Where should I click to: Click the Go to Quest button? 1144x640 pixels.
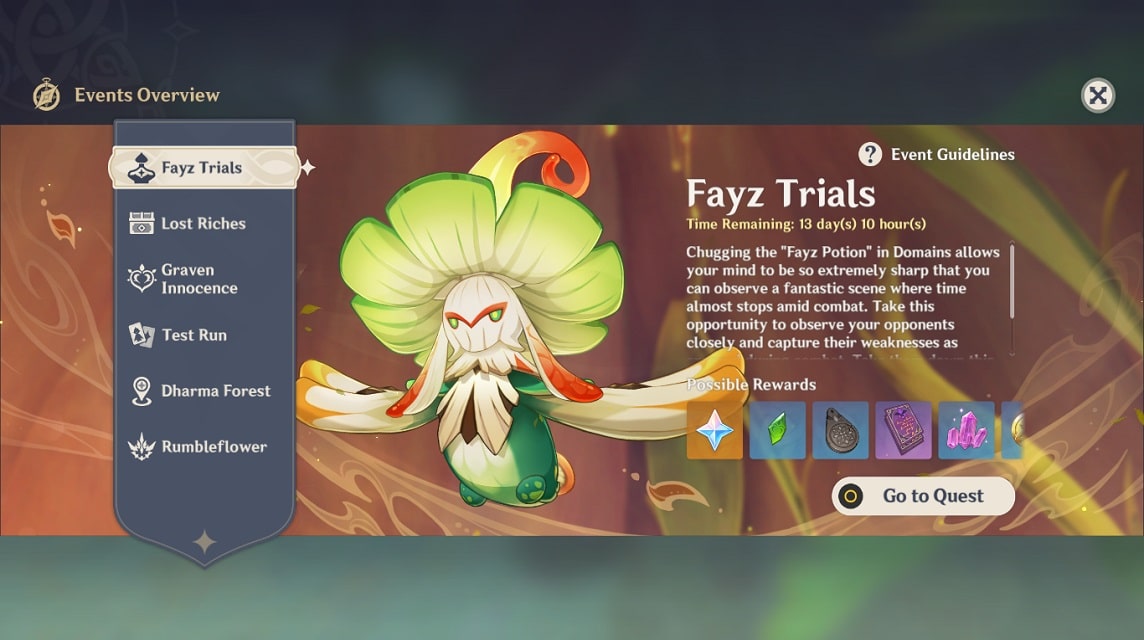923,496
